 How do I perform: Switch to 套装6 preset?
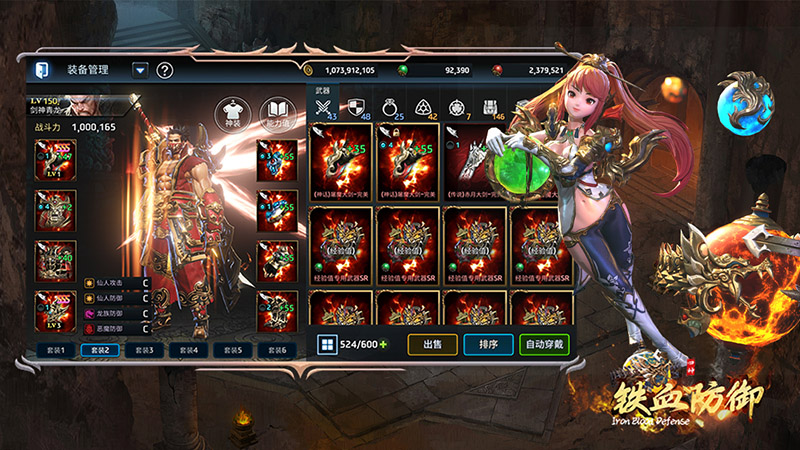tap(277, 350)
